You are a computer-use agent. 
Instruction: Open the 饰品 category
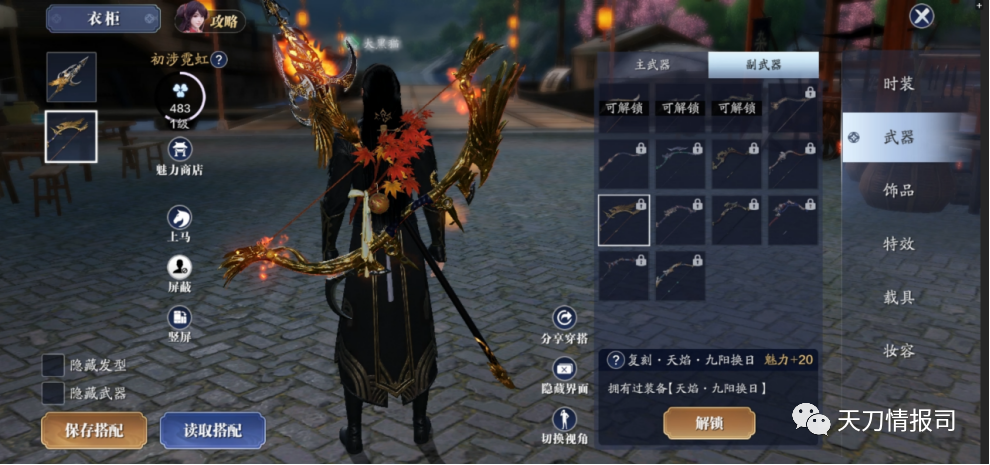(898, 190)
